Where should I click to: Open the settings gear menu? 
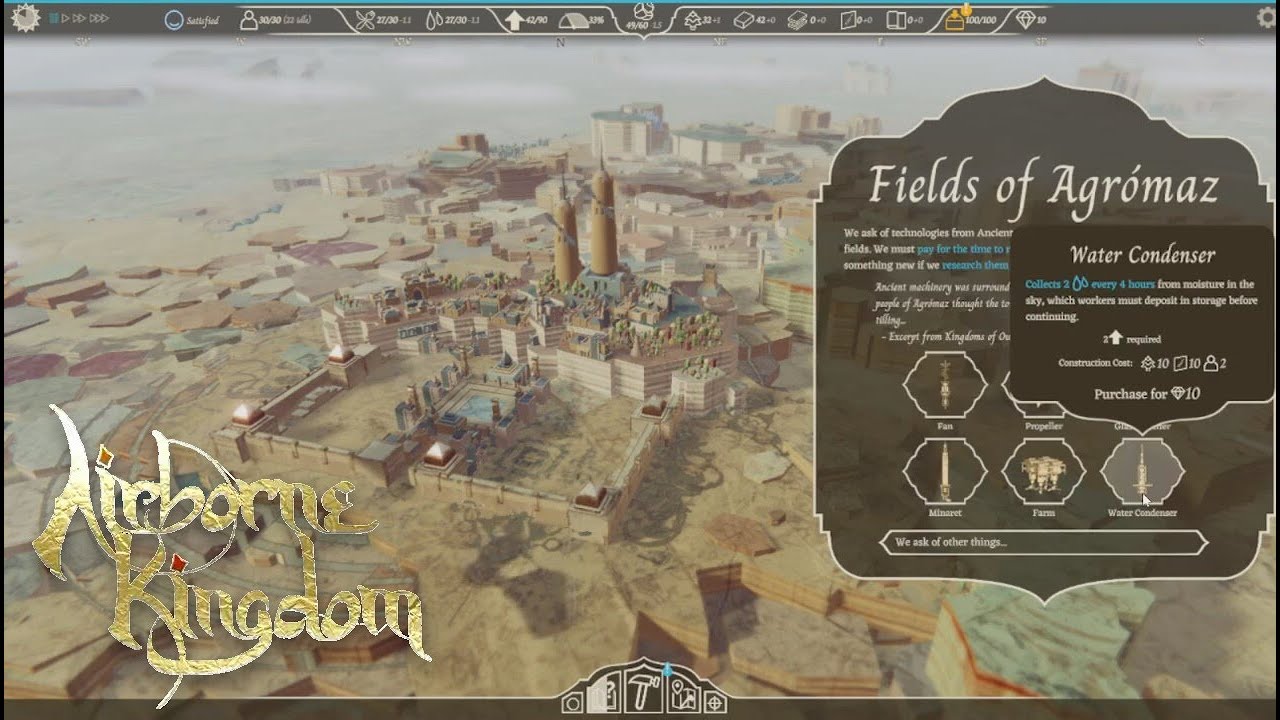click(1265, 18)
